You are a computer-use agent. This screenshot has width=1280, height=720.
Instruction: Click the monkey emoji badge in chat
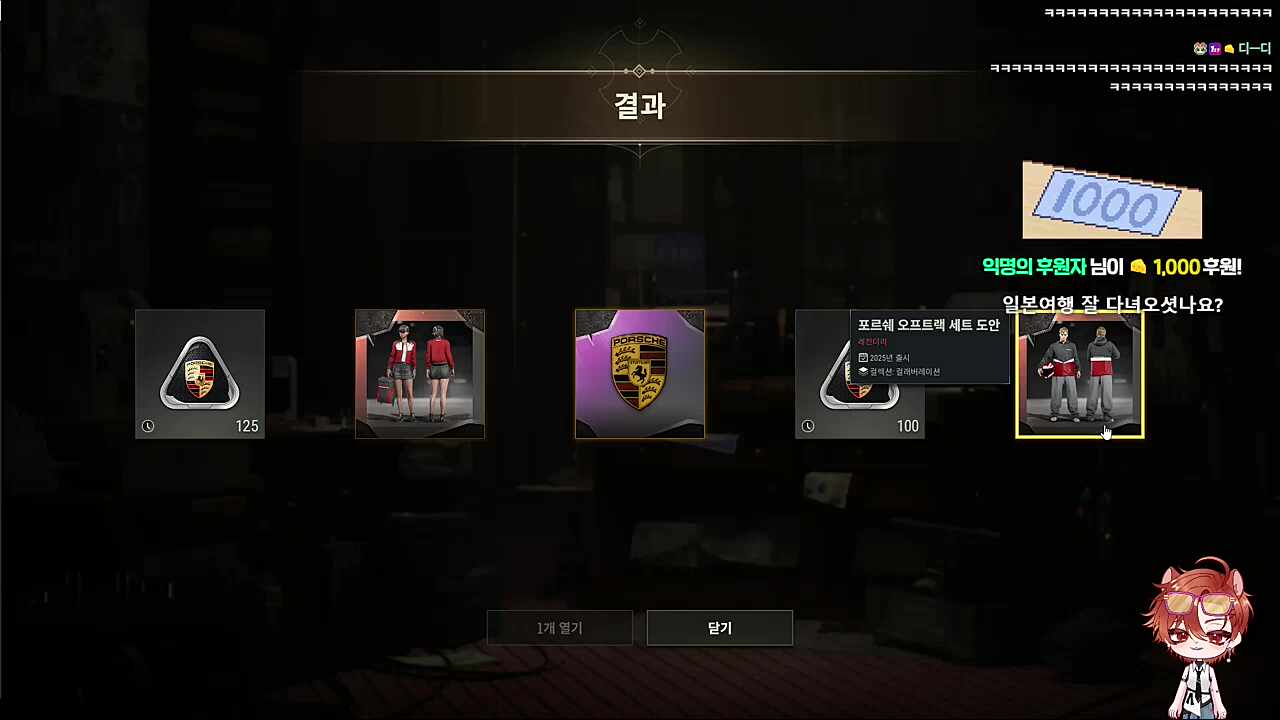pyautogui.click(x=1198, y=48)
